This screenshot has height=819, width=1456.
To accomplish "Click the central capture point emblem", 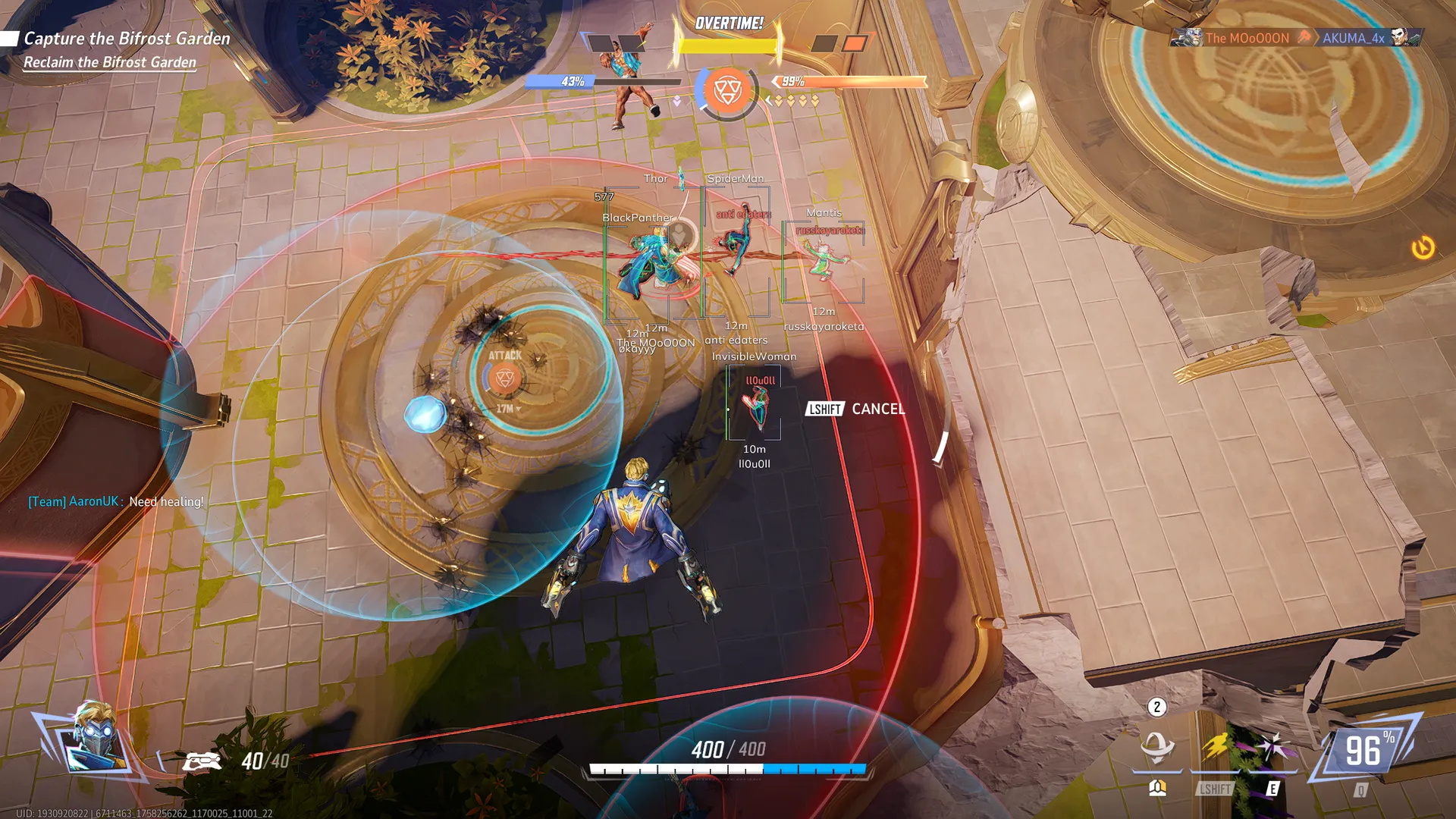I will coord(727,91).
